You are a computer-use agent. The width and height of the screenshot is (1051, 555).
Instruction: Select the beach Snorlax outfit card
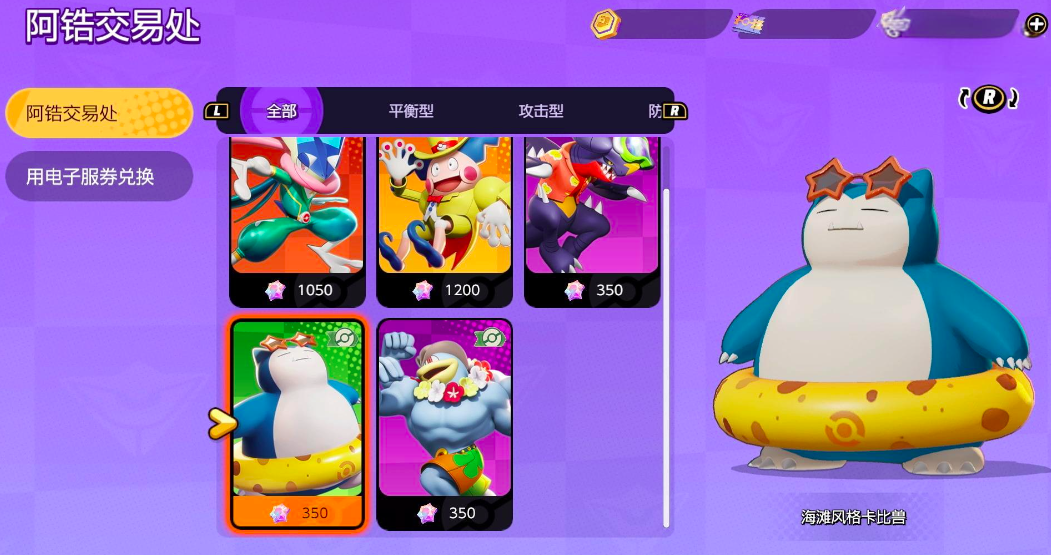(x=298, y=420)
